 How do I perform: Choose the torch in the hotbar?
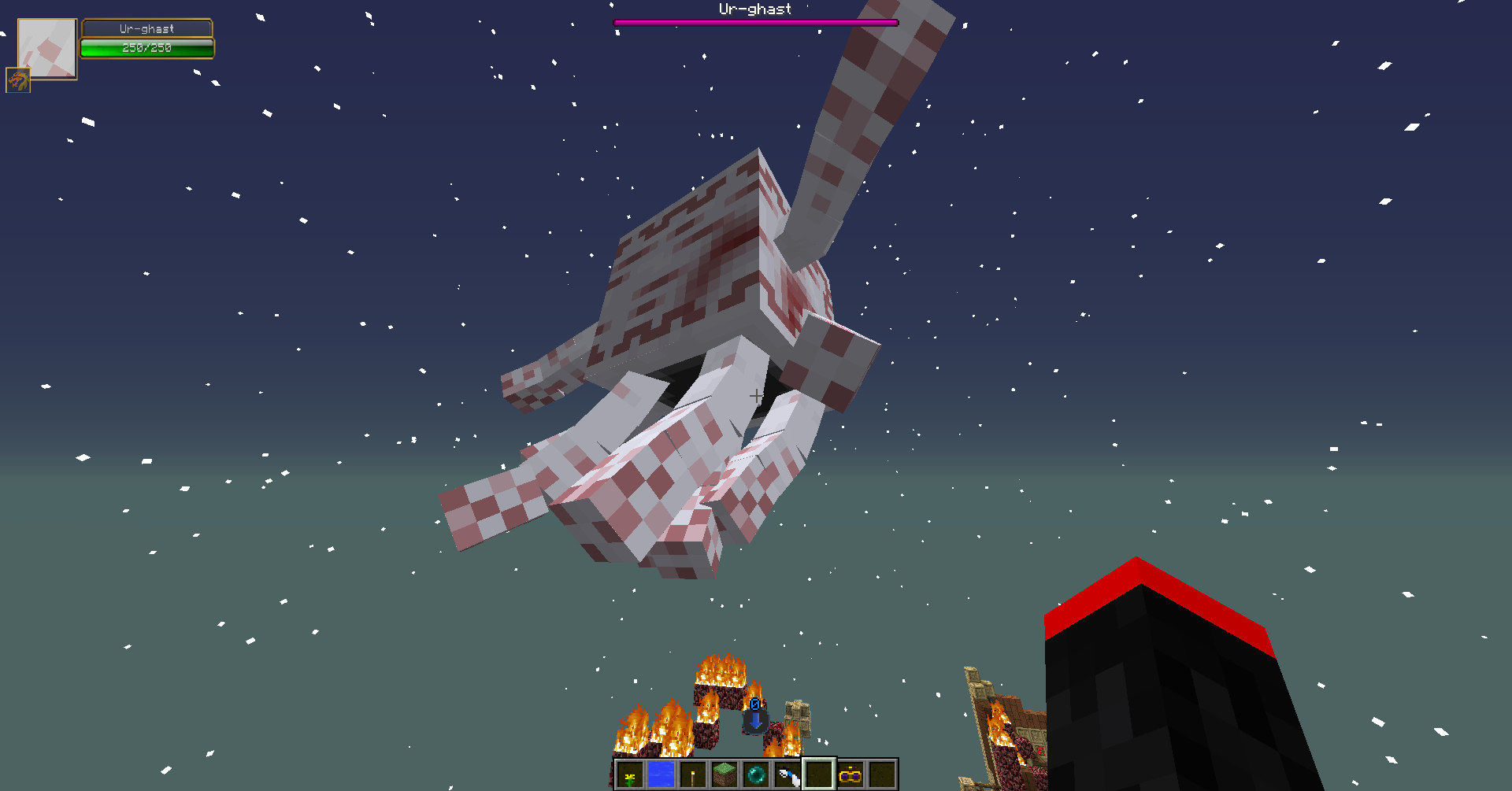point(693,775)
